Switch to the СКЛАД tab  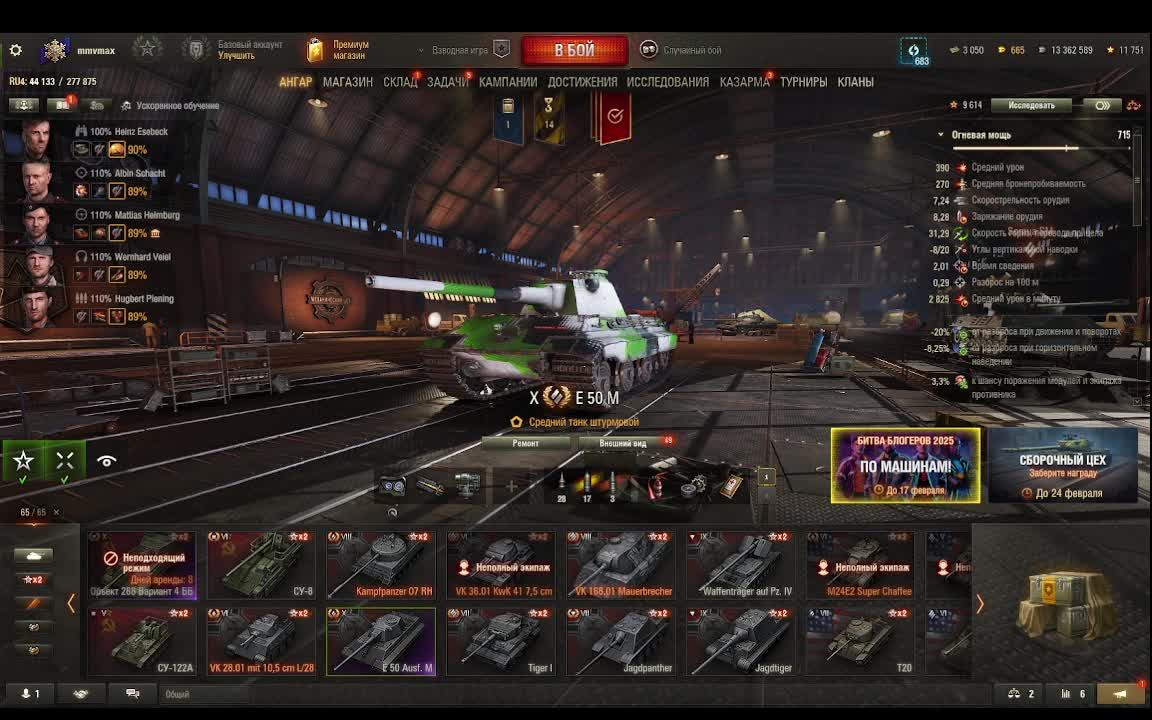[x=400, y=82]
